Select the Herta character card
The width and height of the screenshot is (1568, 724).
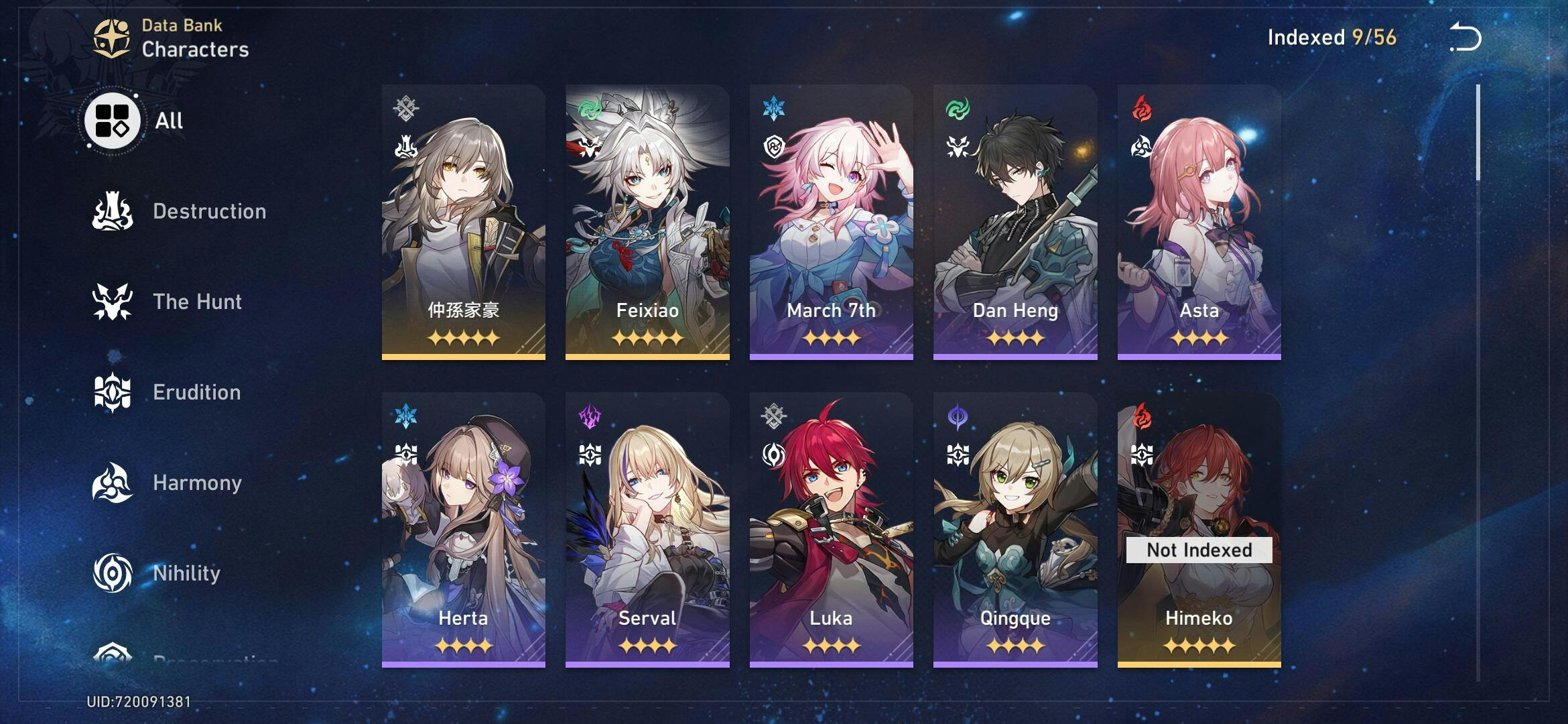pyautogui.click(x=463, y=530)
